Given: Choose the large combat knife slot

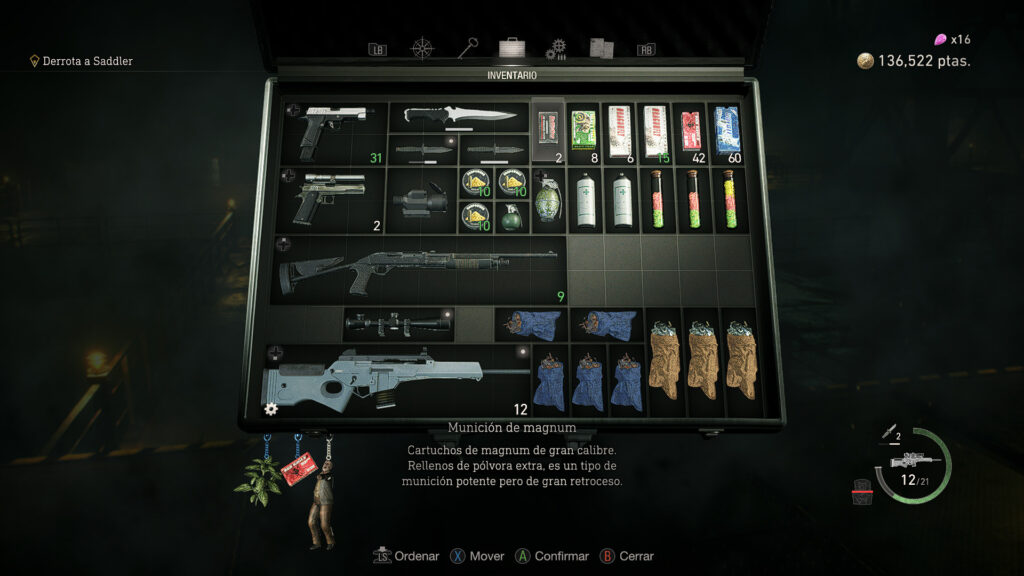Looking at the screenshot, I should tap(458, 115).
